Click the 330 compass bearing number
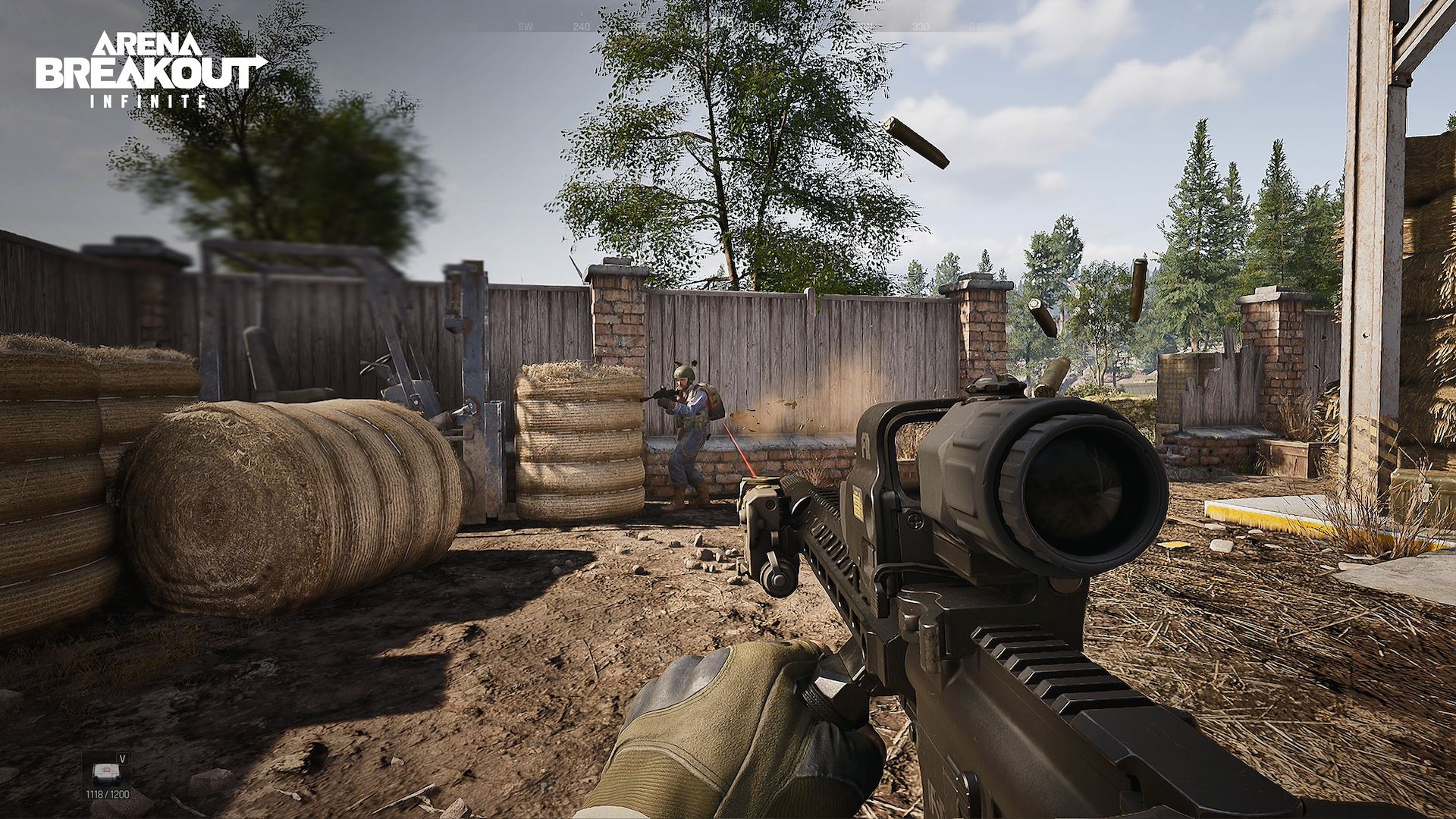This screenshot has width=1456, height=819. (921, 27)
